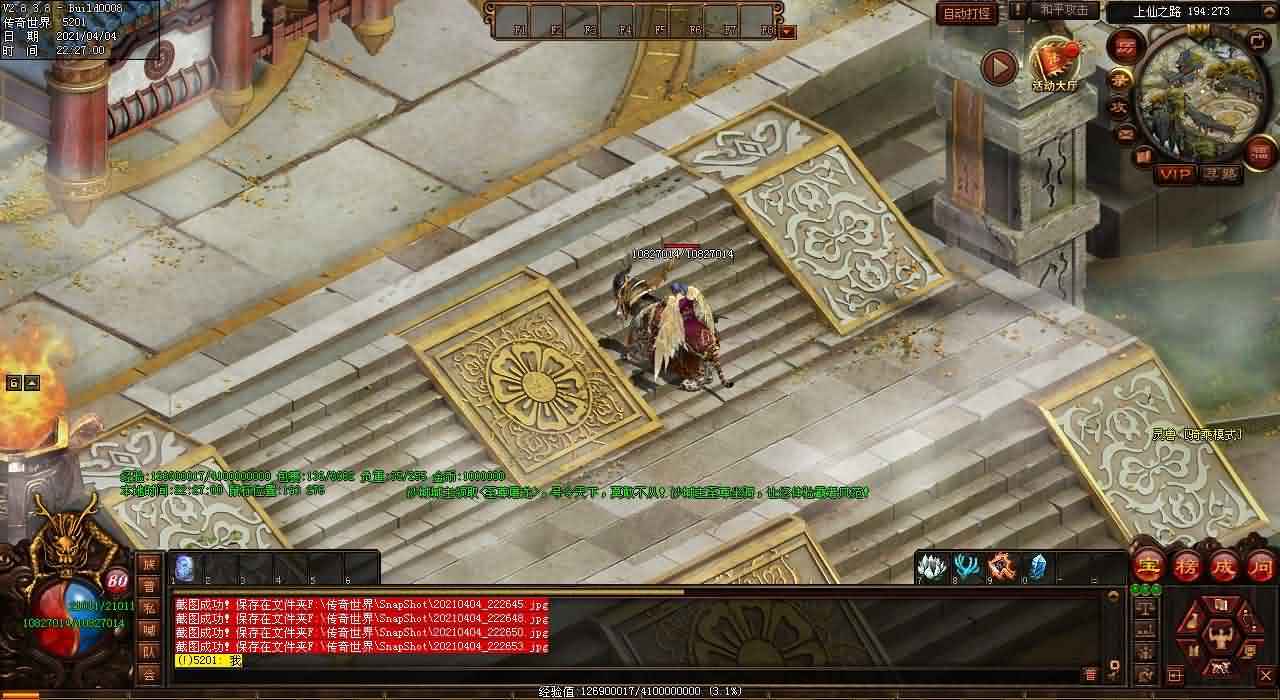This screenshot has height=700, width=1280.
Task: Toggle the 和平攻击 attack mode button
Action: pos(1064,9)
